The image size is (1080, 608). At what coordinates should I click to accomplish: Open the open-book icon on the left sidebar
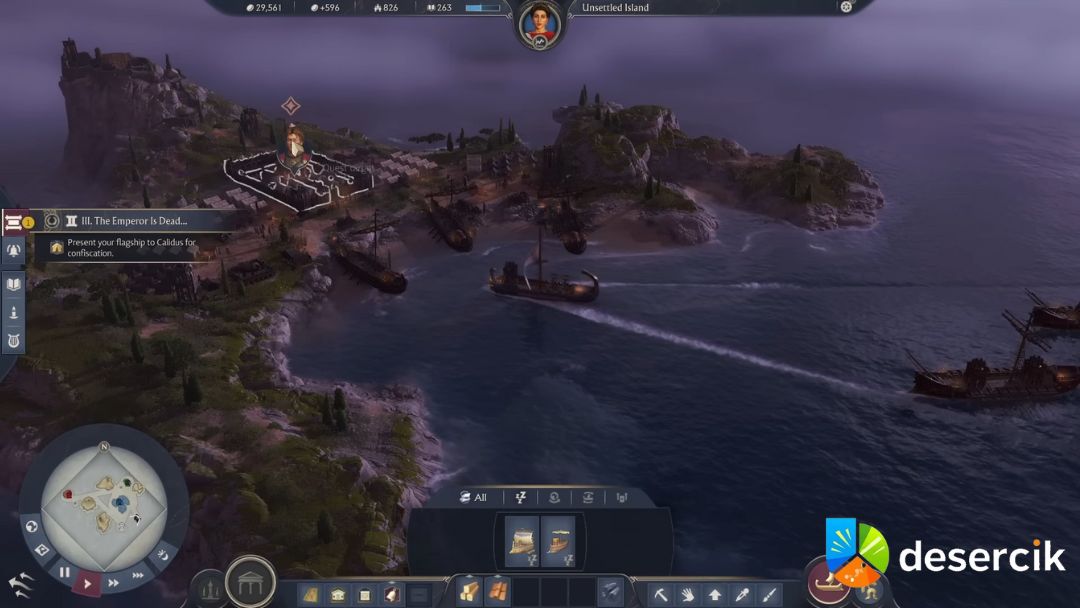(x=14, y=285)
